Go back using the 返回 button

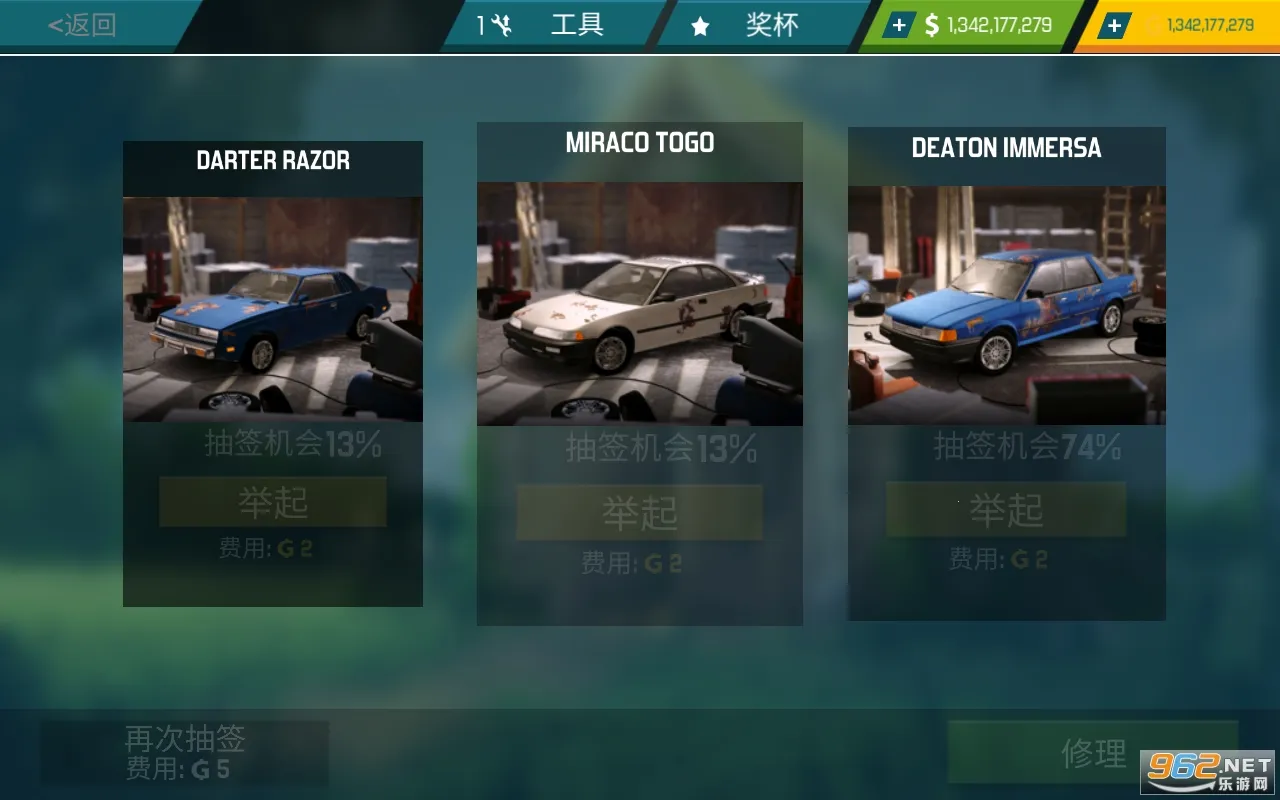click(82, 25)
